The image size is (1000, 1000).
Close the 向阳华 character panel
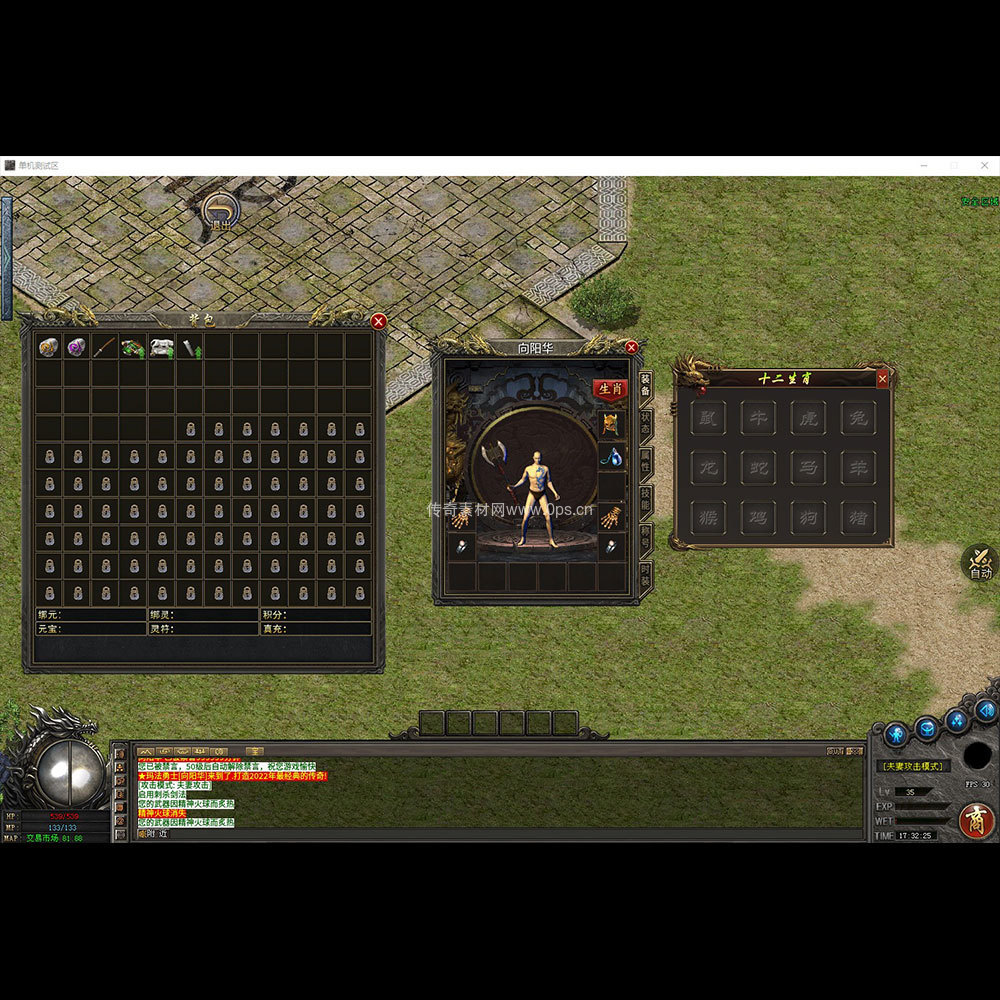631,347
